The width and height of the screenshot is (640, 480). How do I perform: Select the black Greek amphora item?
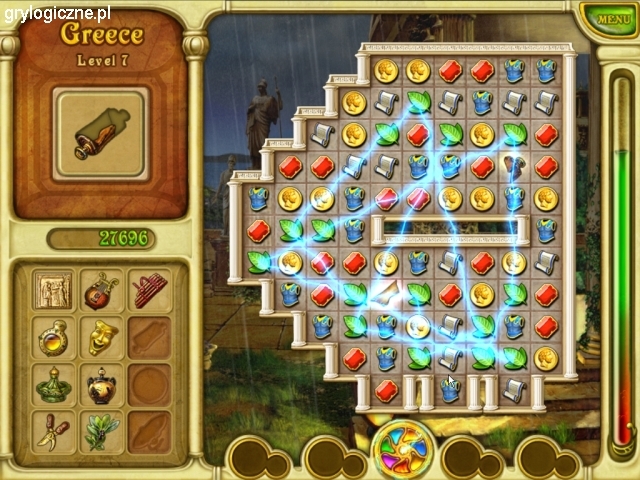point(101,385)
